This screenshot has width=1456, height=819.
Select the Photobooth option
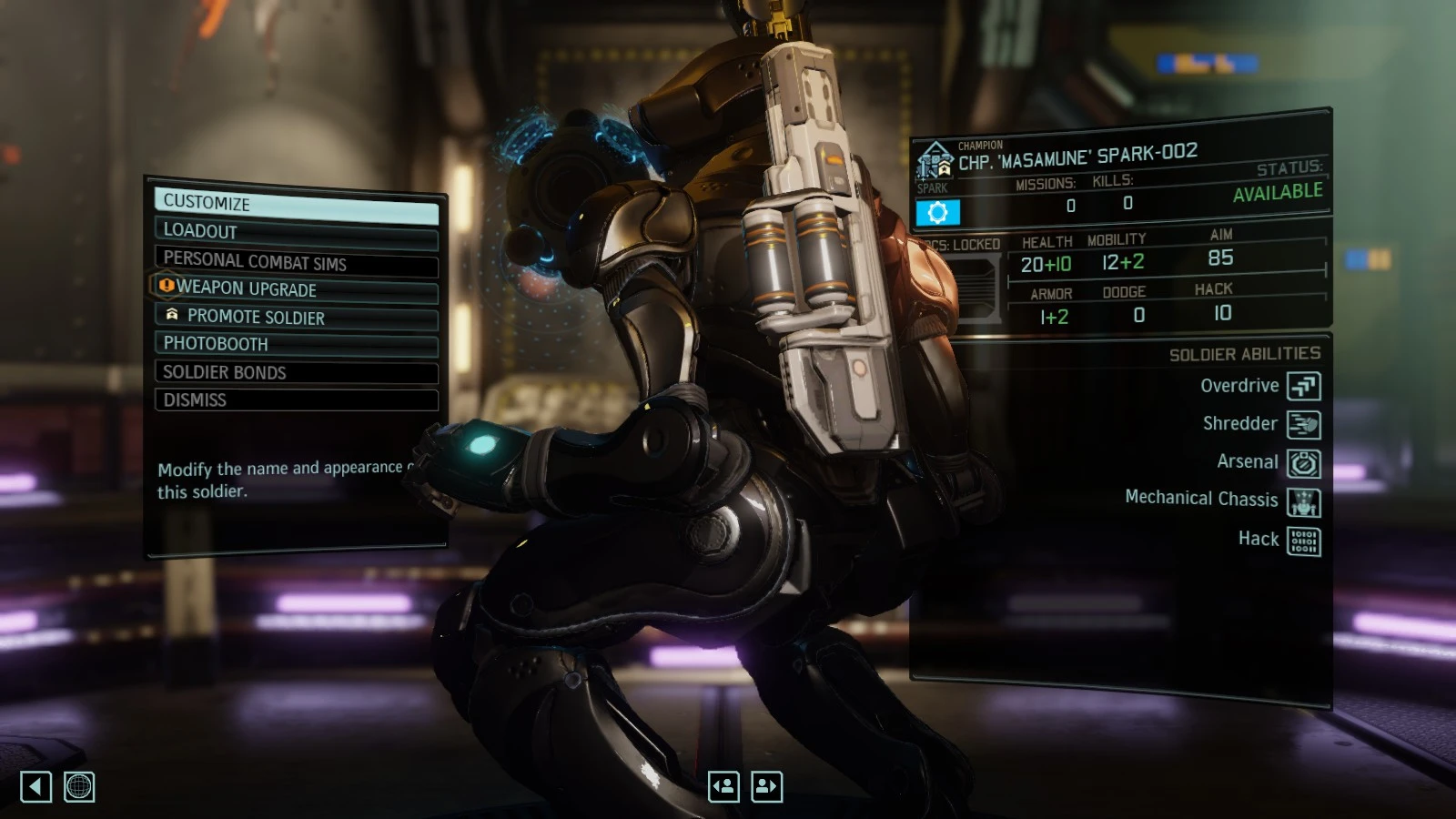[x=296, y=344]
